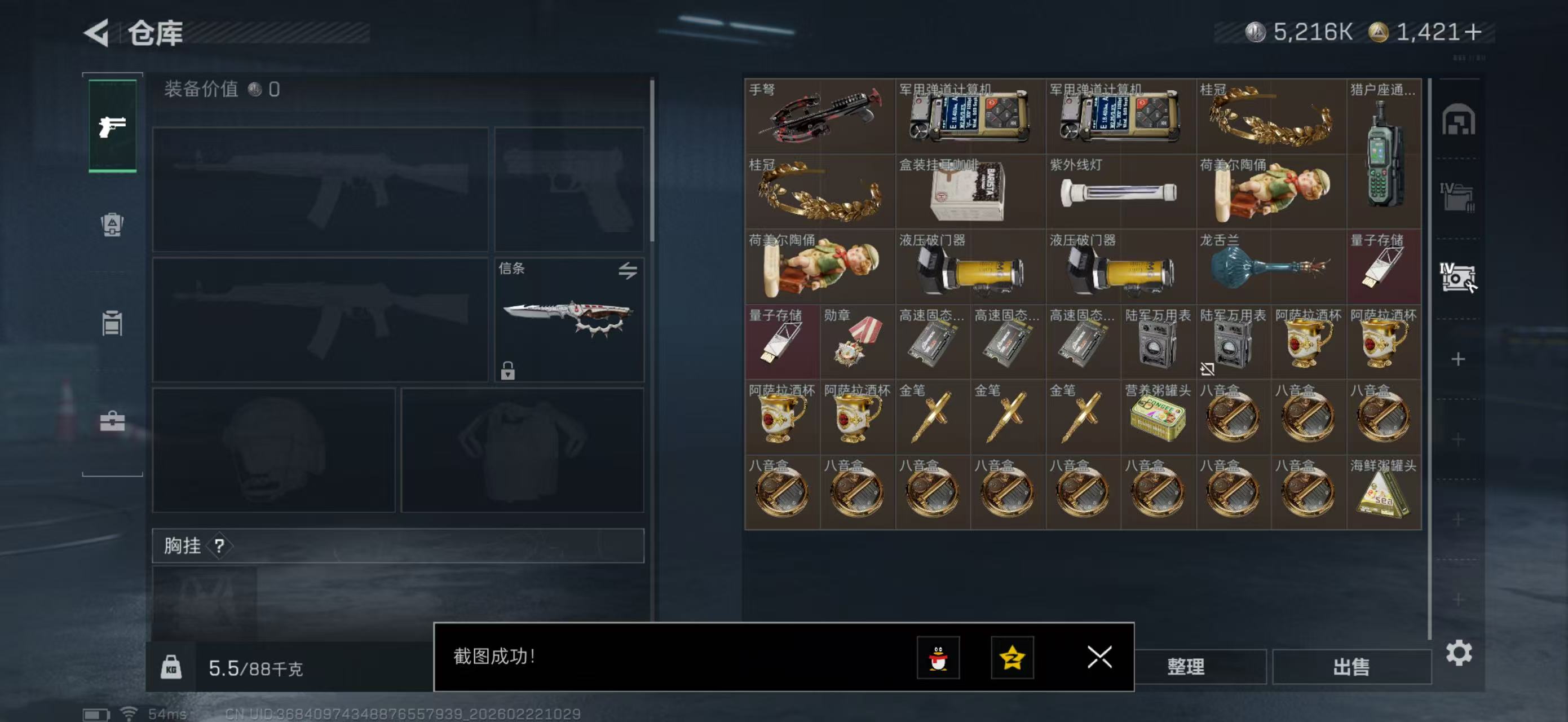Select the 龙舌兰 item
1568x722 pixels.
point(1270,267)
